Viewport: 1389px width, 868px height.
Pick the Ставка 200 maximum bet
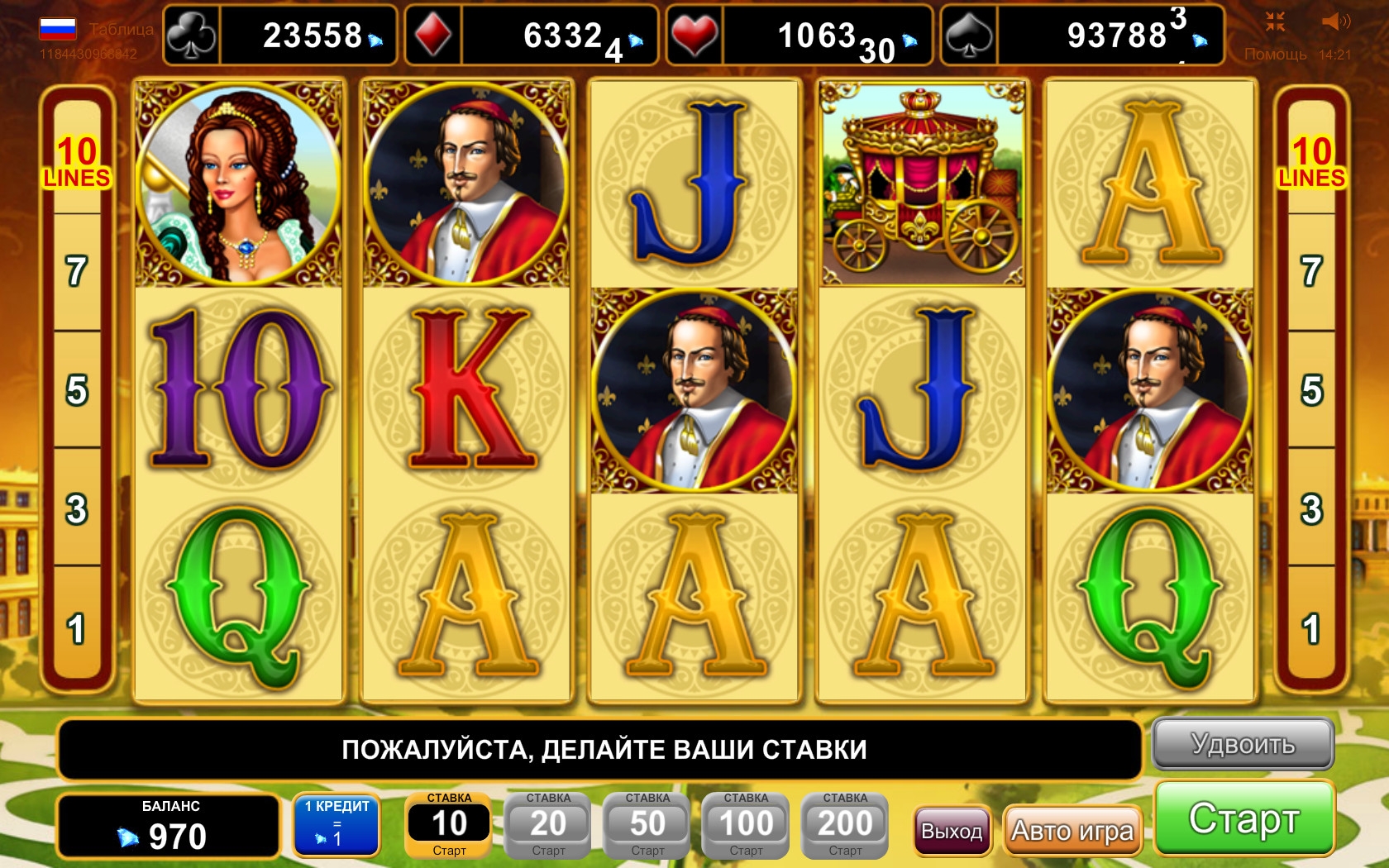[x=845, y=824]
